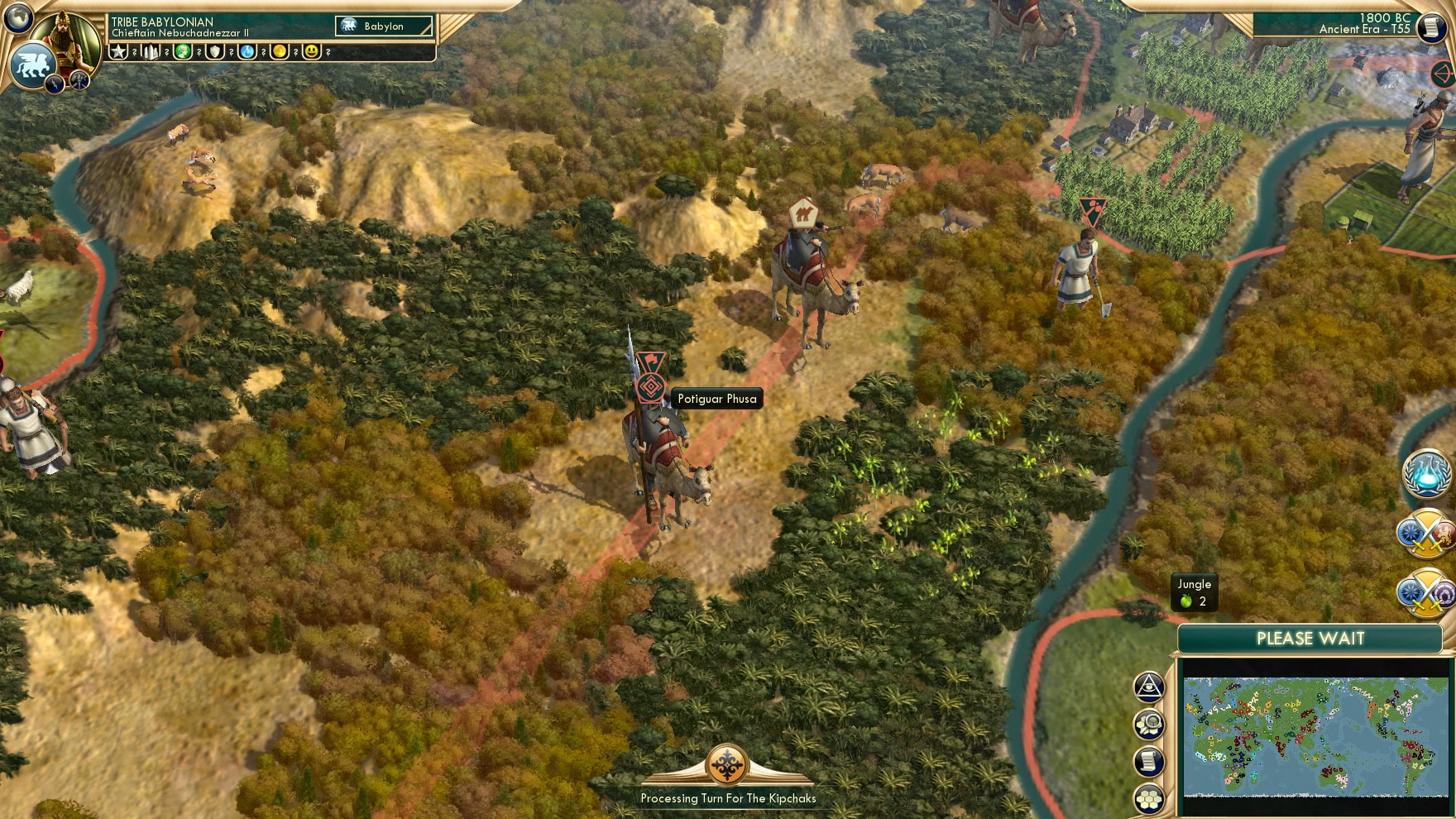Click the PLEASE WAIT end-turn button

pos(1311,637)
